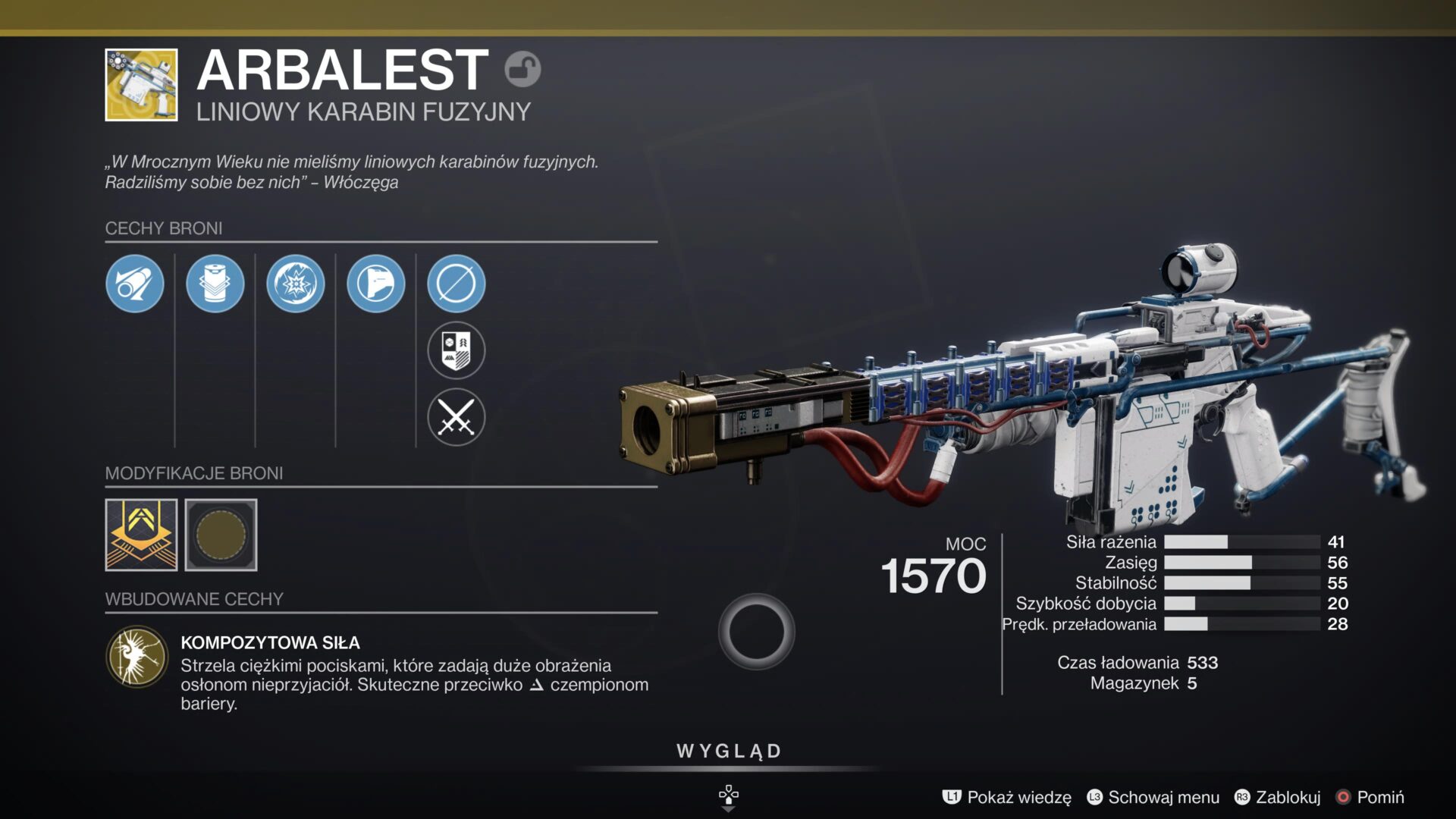The width and height of the screenshot is (1456, 819).
Task: Select the stock perk icon
Action: (x=376, y=284)
